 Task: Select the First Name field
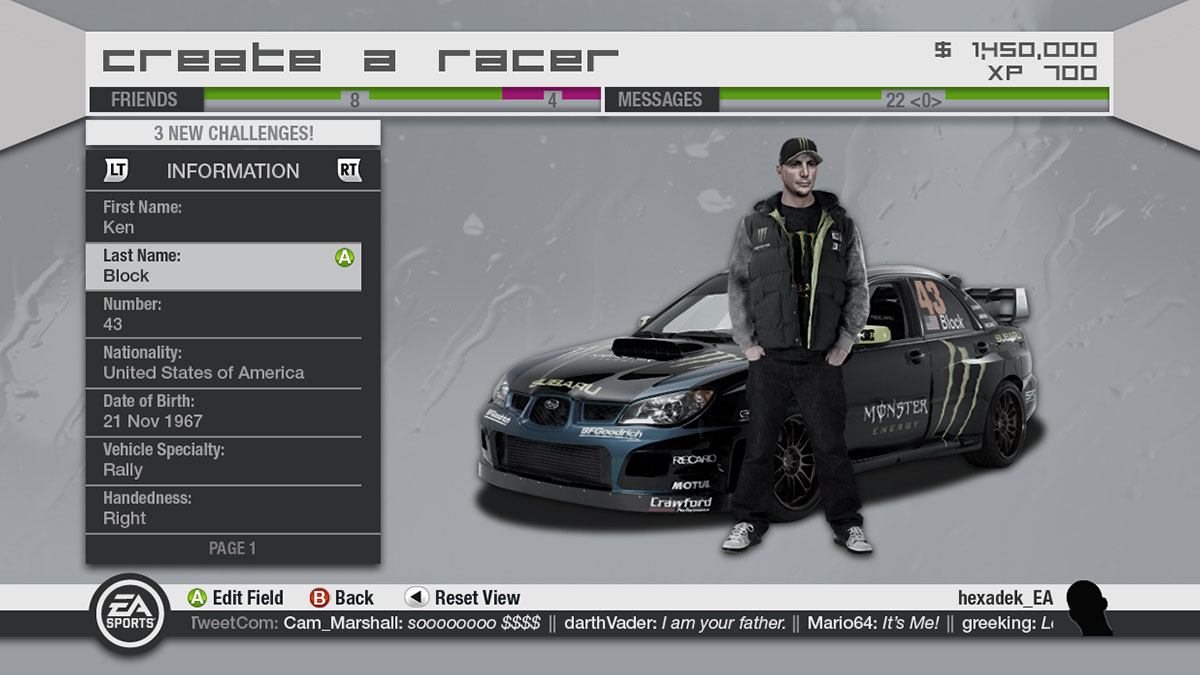pos(232,217)
